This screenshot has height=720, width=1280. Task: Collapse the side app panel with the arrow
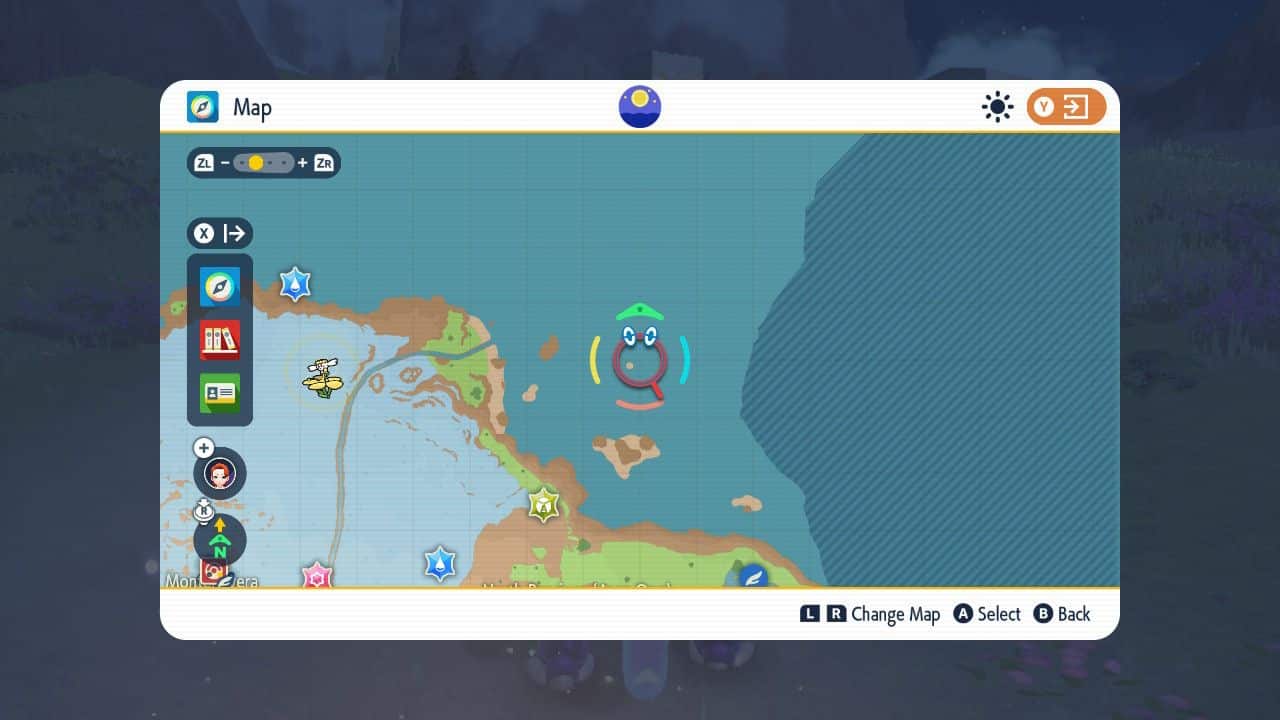(220, 234)
